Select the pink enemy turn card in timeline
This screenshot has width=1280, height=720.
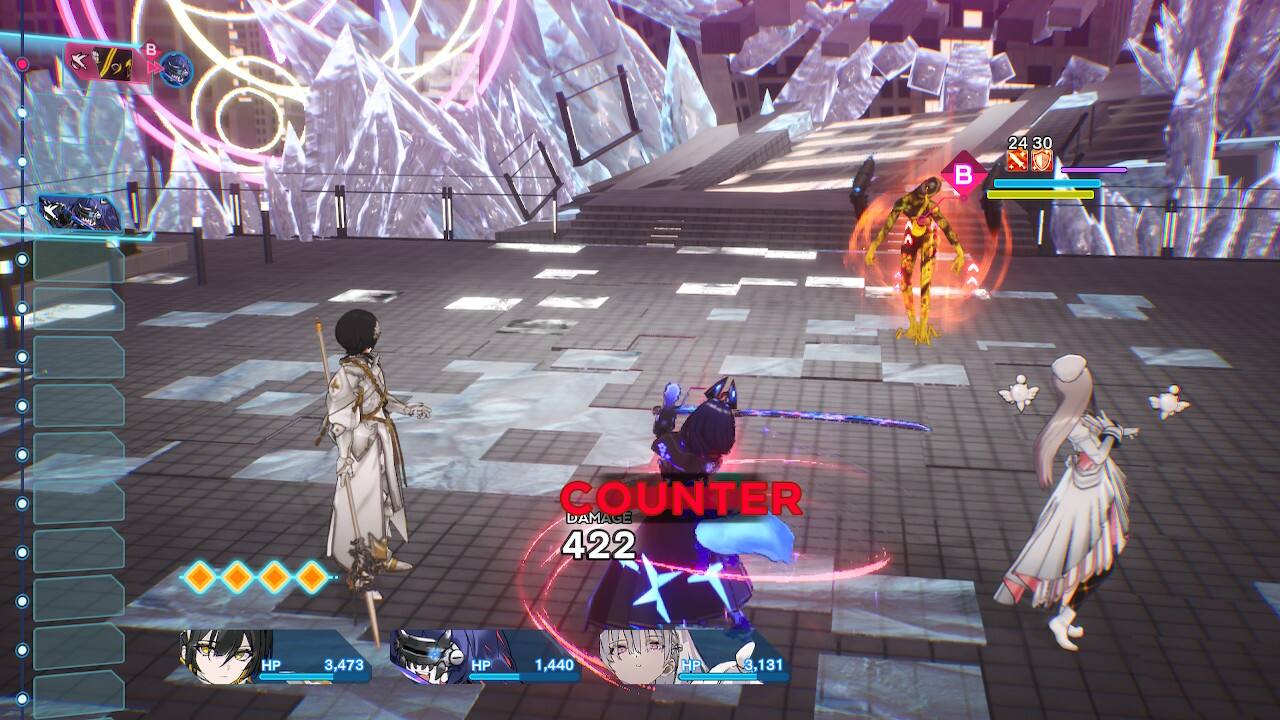tap(100, 63)
